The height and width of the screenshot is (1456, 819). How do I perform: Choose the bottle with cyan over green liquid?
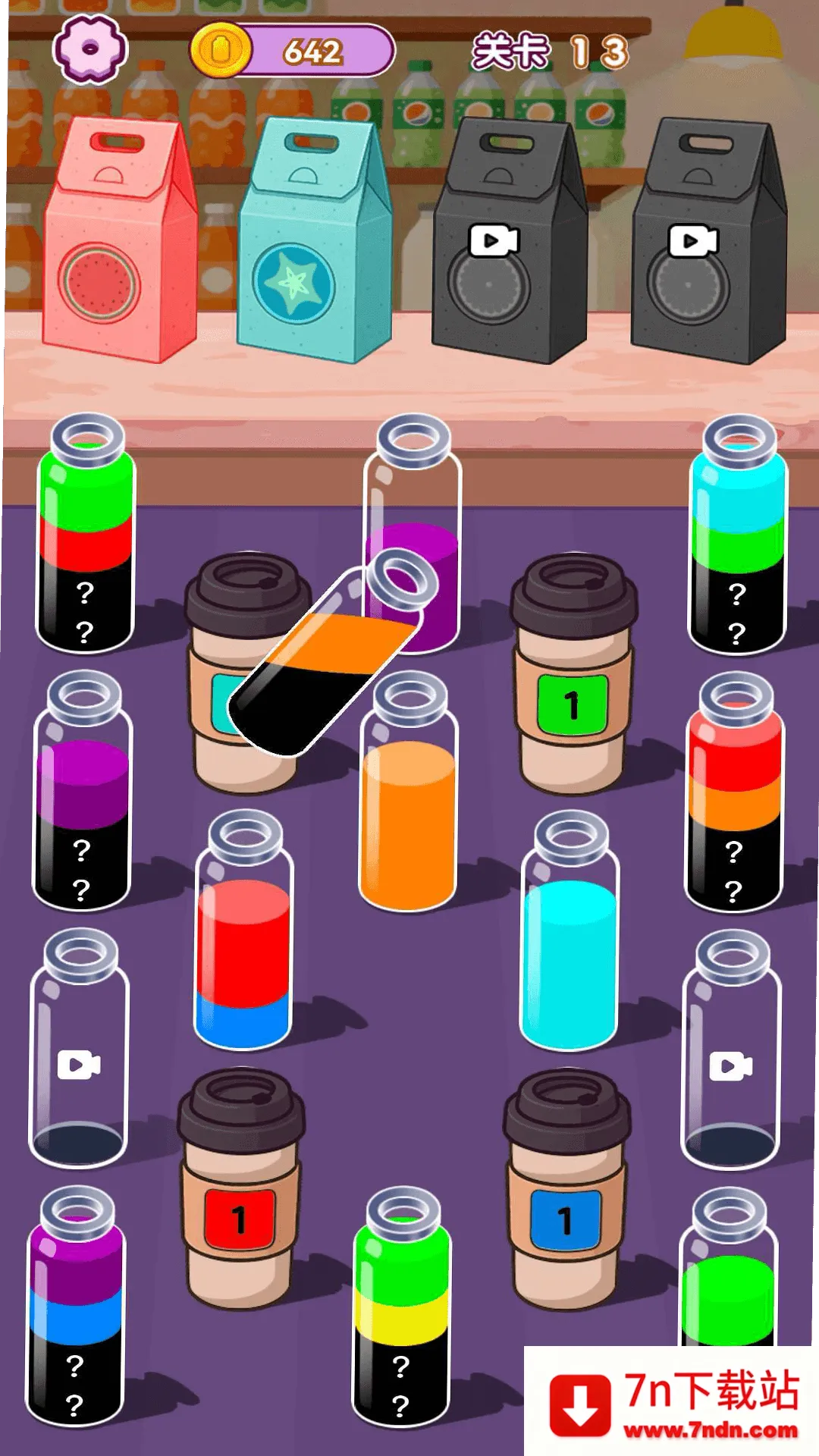(x=738, y=535)
